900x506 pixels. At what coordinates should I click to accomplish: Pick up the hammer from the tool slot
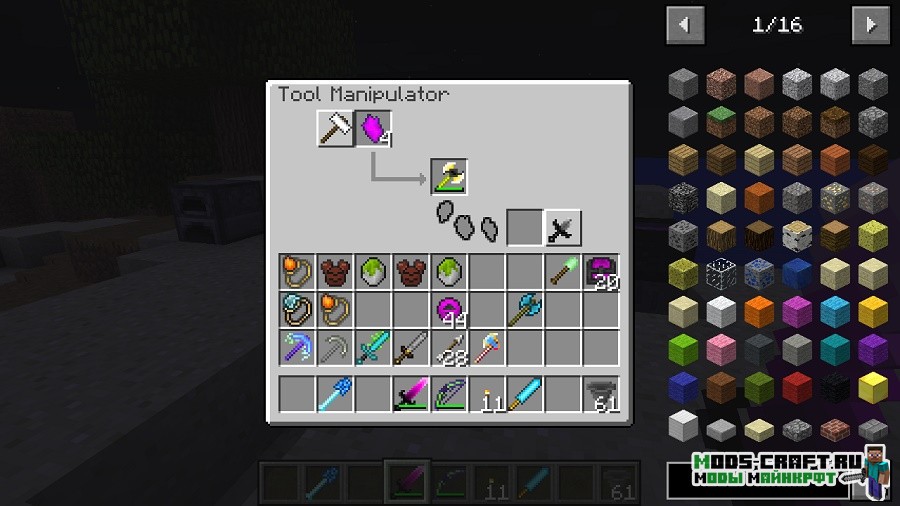click(335, 128)
